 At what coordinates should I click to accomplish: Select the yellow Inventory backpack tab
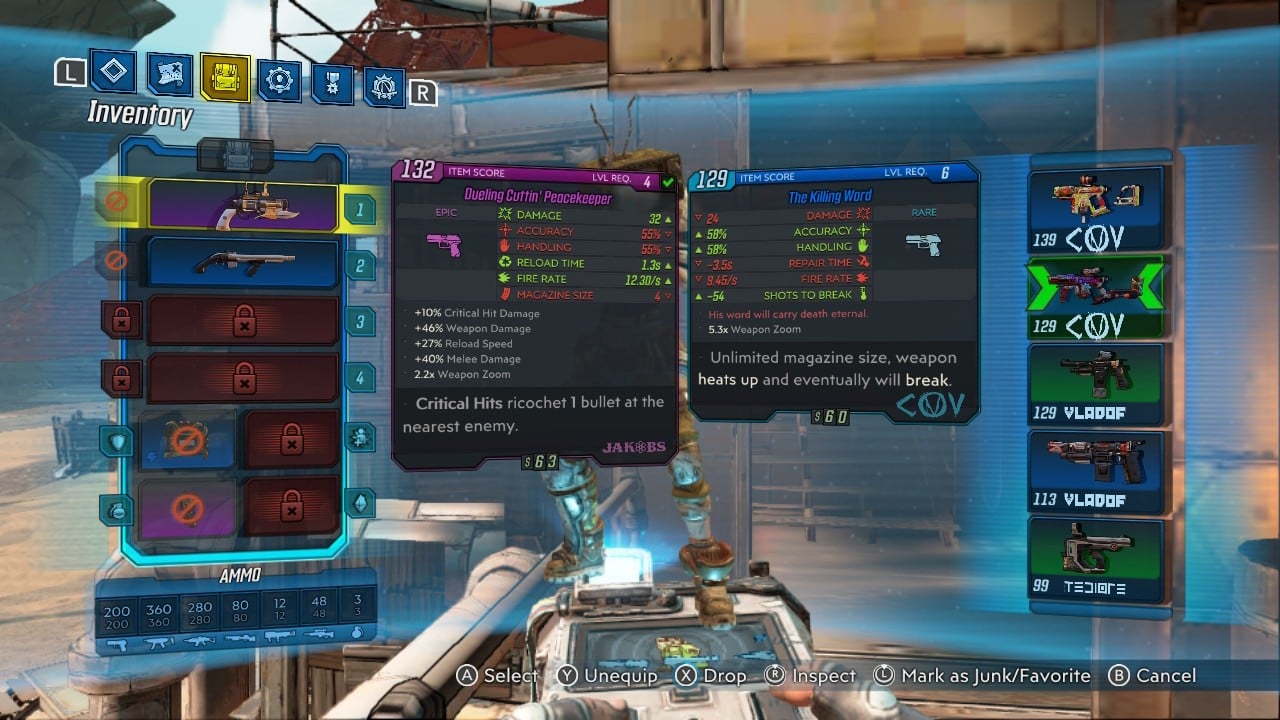[x=224, y=76]
